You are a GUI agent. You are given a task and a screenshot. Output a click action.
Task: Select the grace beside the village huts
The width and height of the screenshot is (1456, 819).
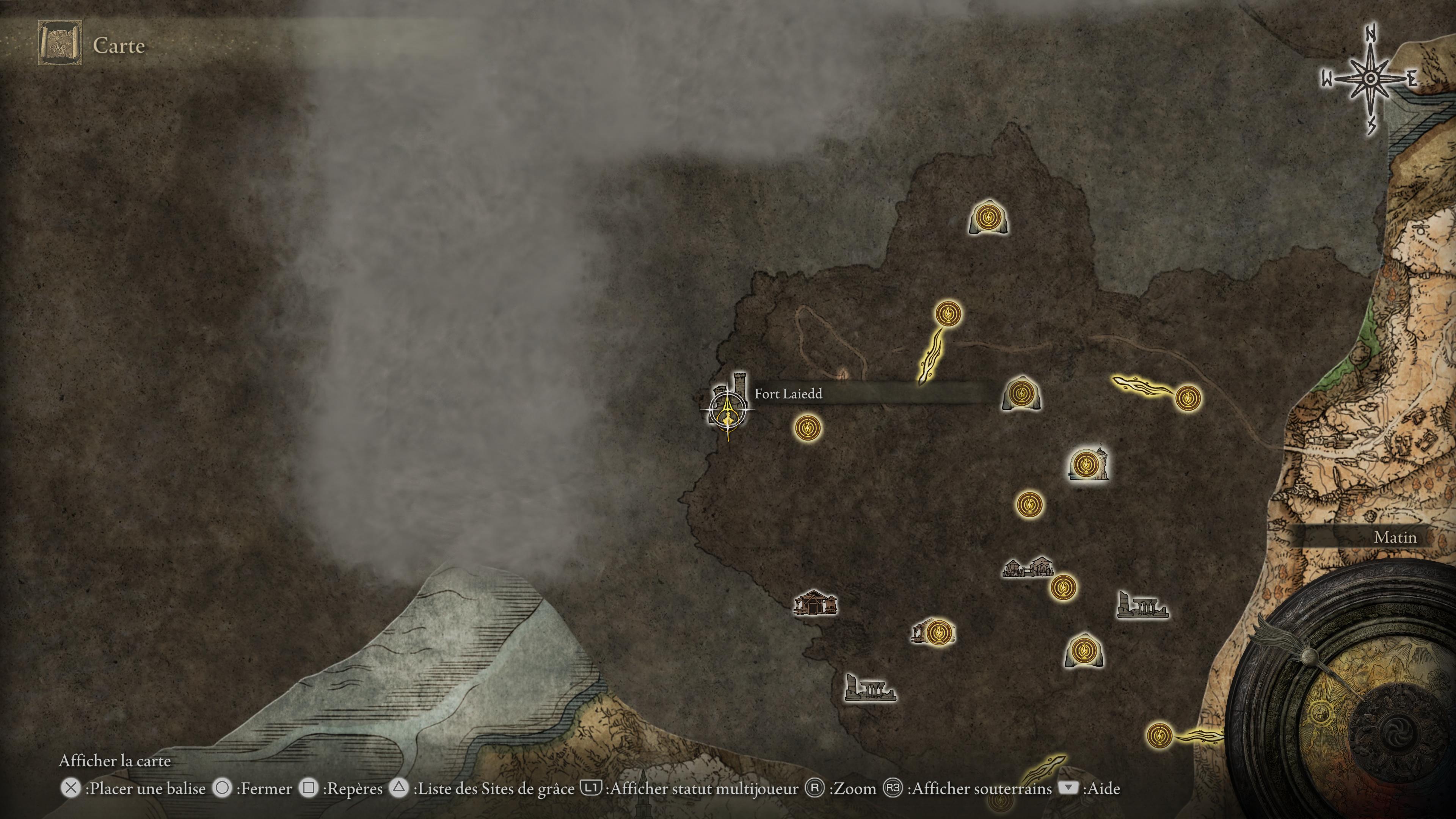[x=1062, y=587]
